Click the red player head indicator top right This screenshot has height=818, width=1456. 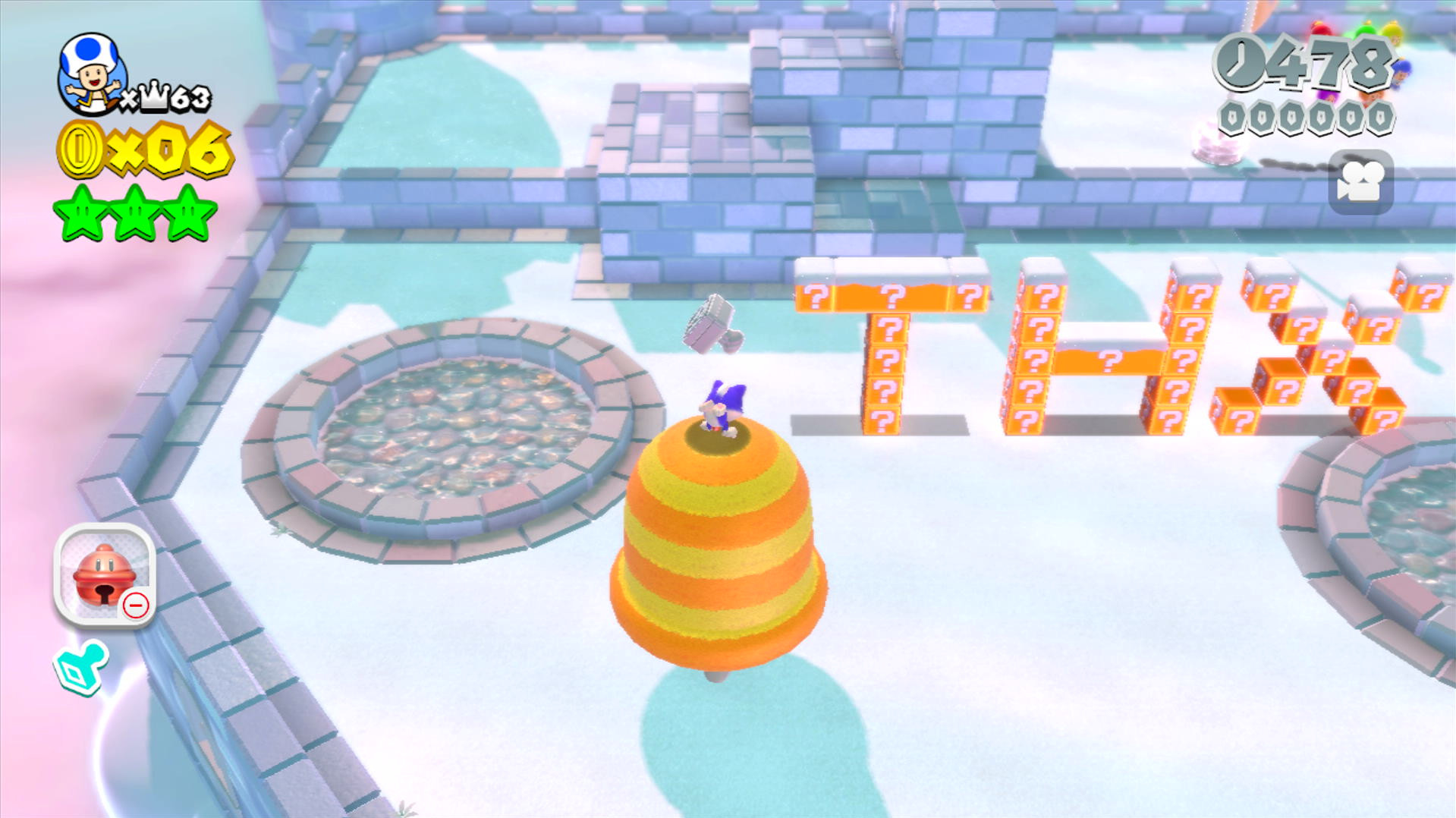[1320, 29]
